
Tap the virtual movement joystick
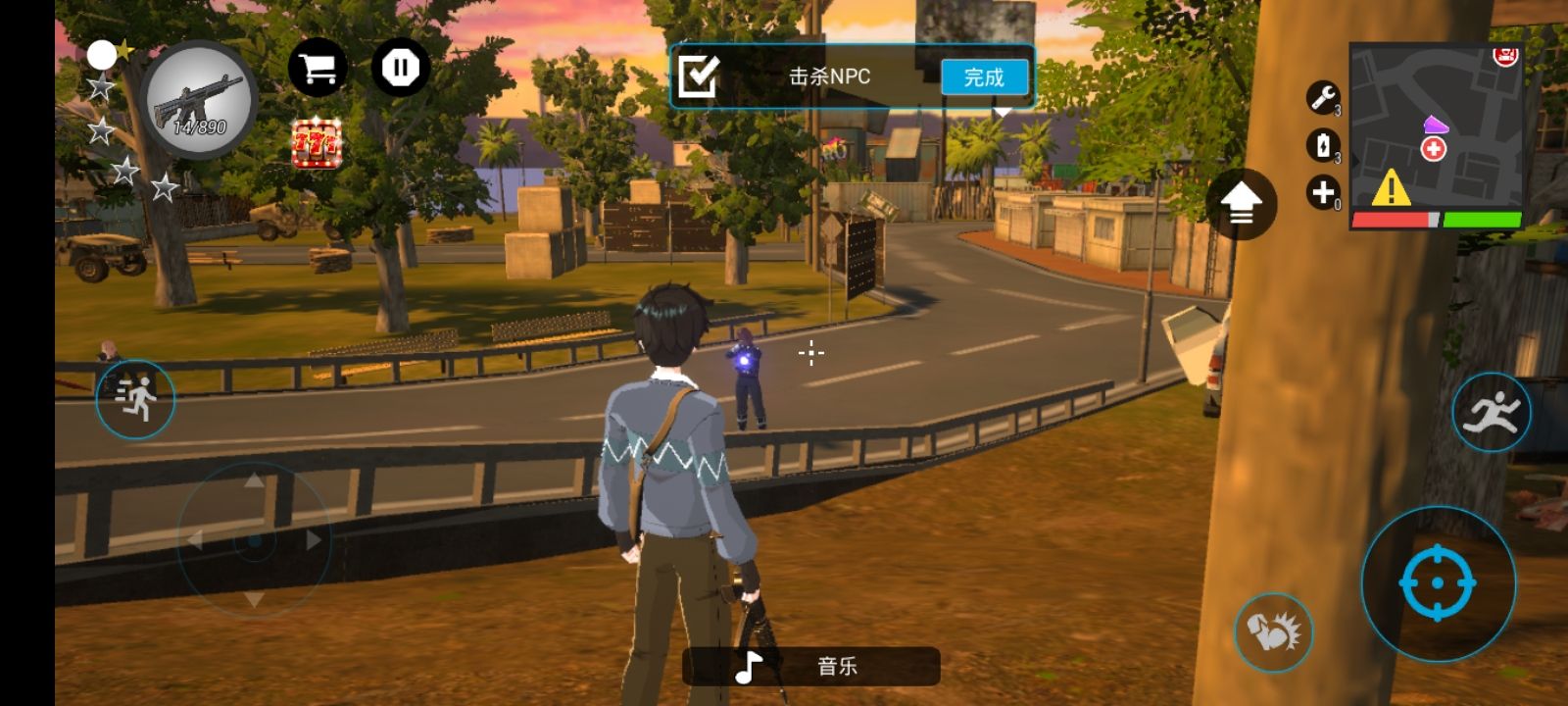pos(254,539)
